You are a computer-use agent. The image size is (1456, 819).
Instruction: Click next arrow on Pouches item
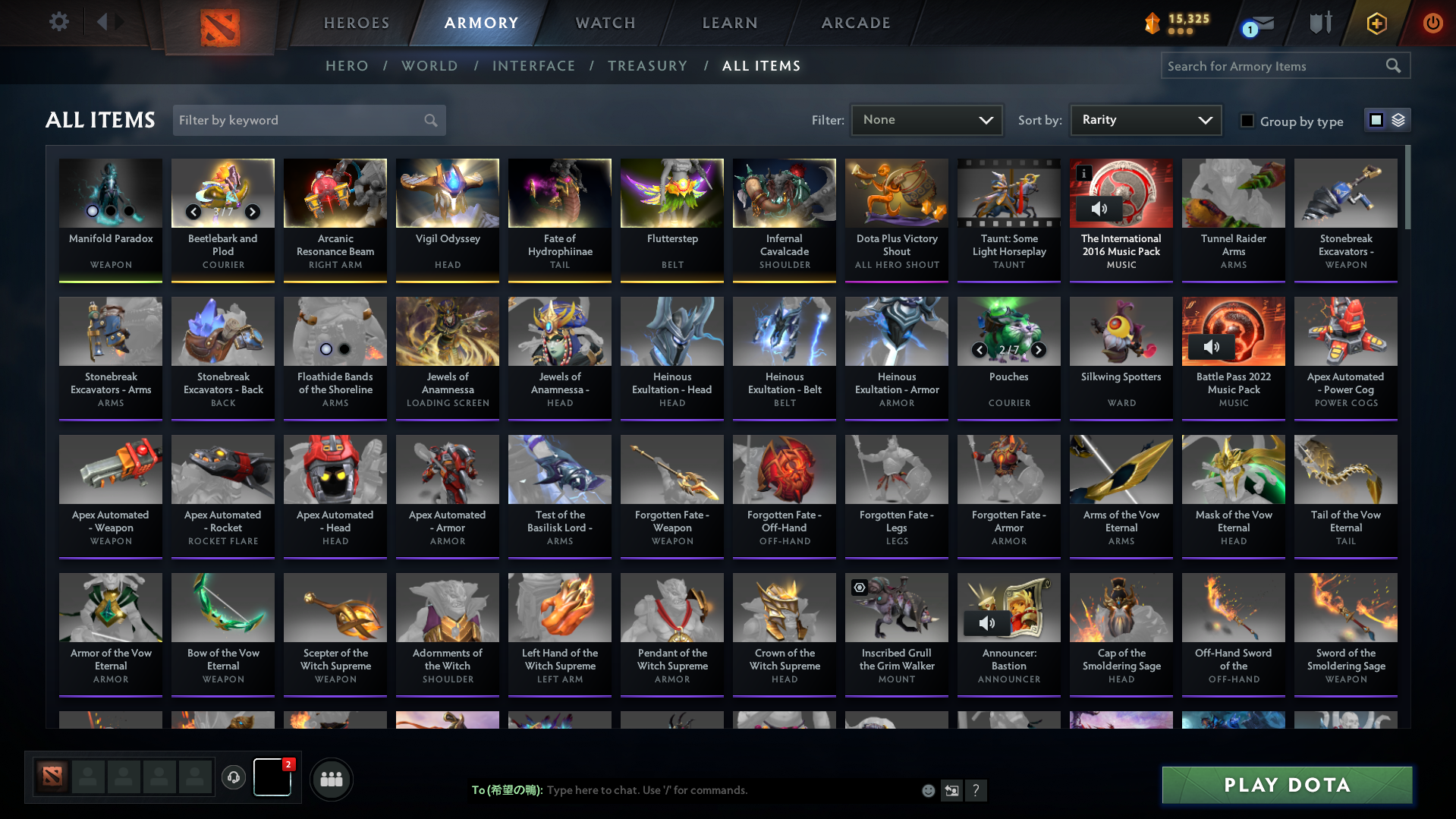tap(1039, 350)
